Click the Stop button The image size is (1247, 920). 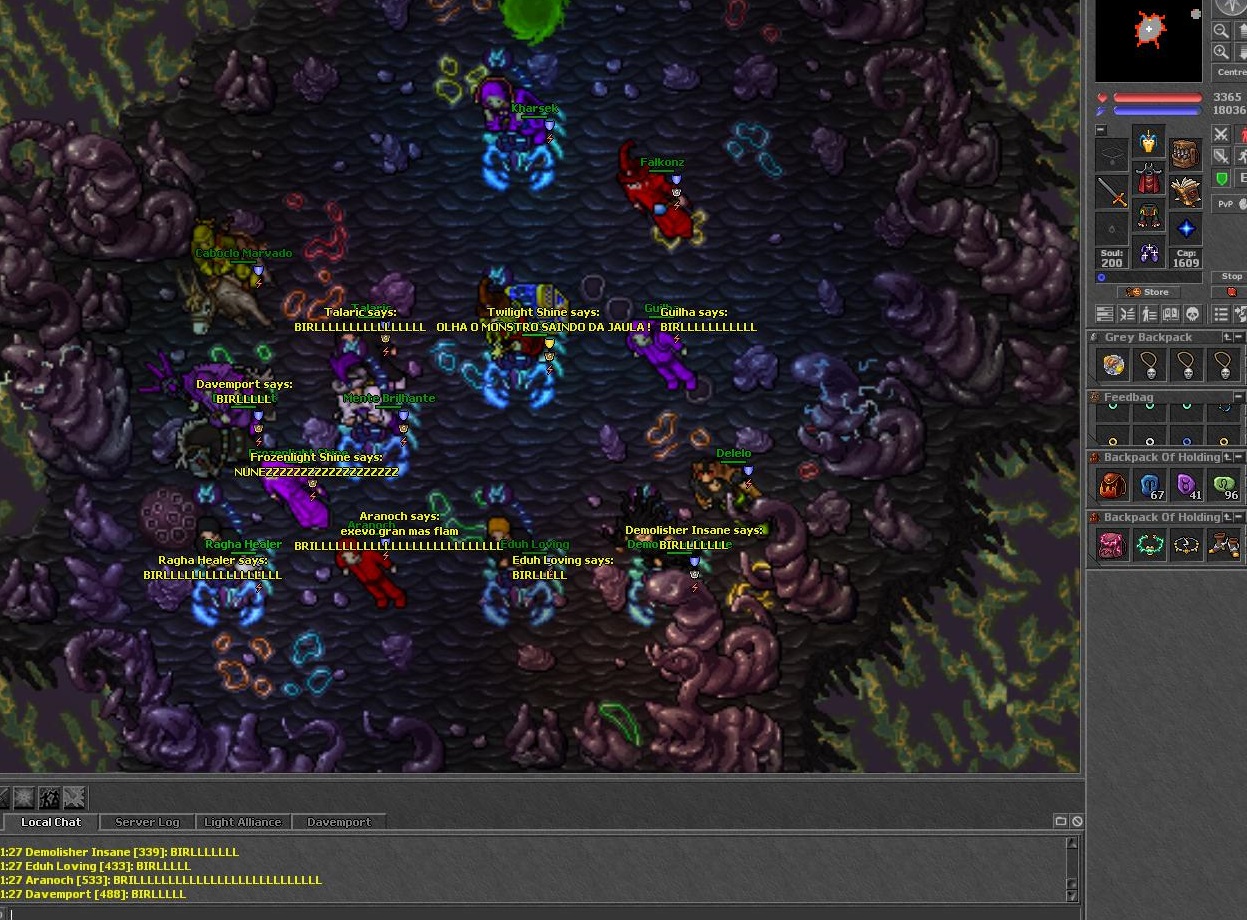point(1231,277)
